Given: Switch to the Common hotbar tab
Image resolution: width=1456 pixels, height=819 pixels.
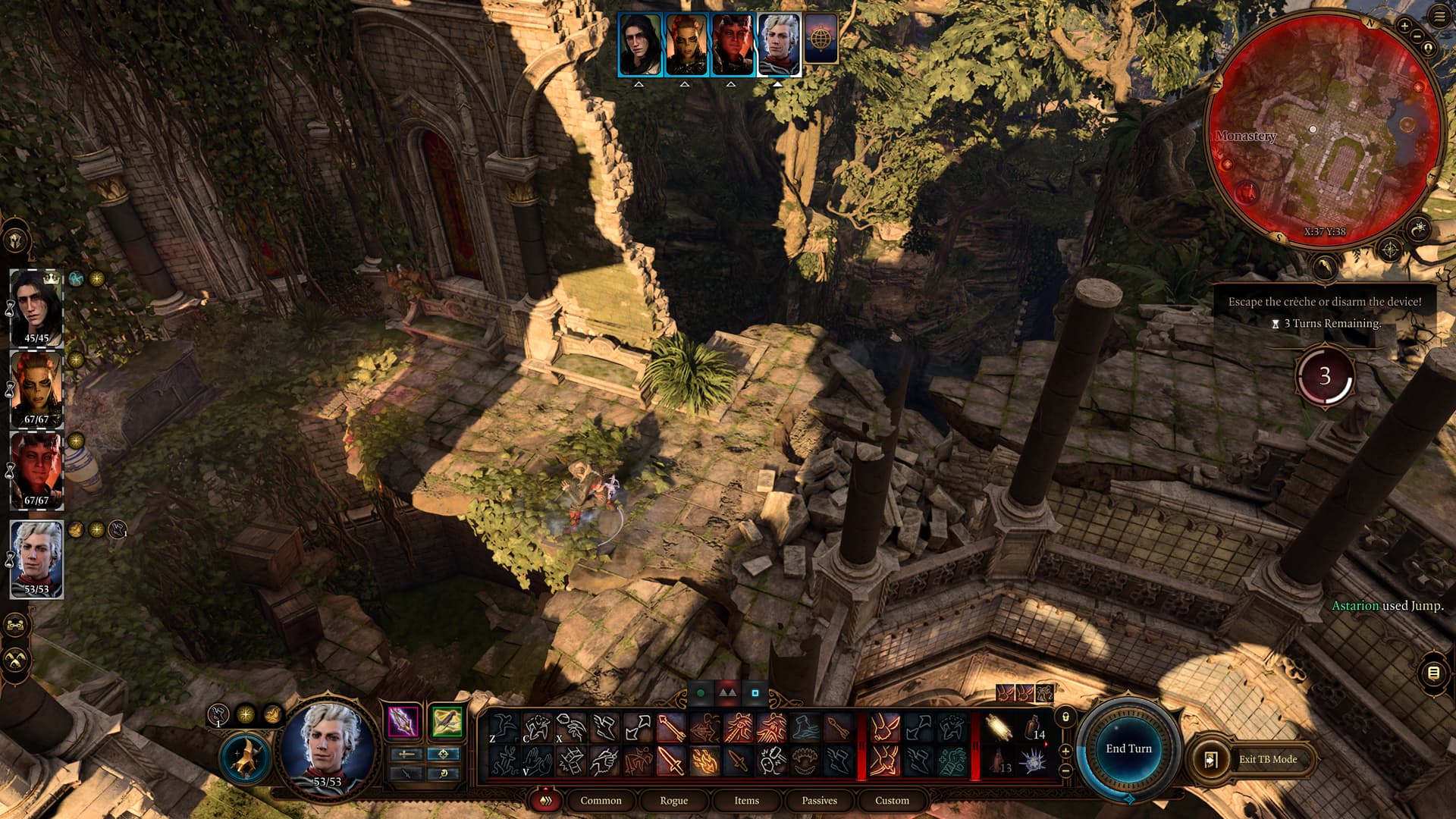Looking at the screenshot, I should coord(601,800).
